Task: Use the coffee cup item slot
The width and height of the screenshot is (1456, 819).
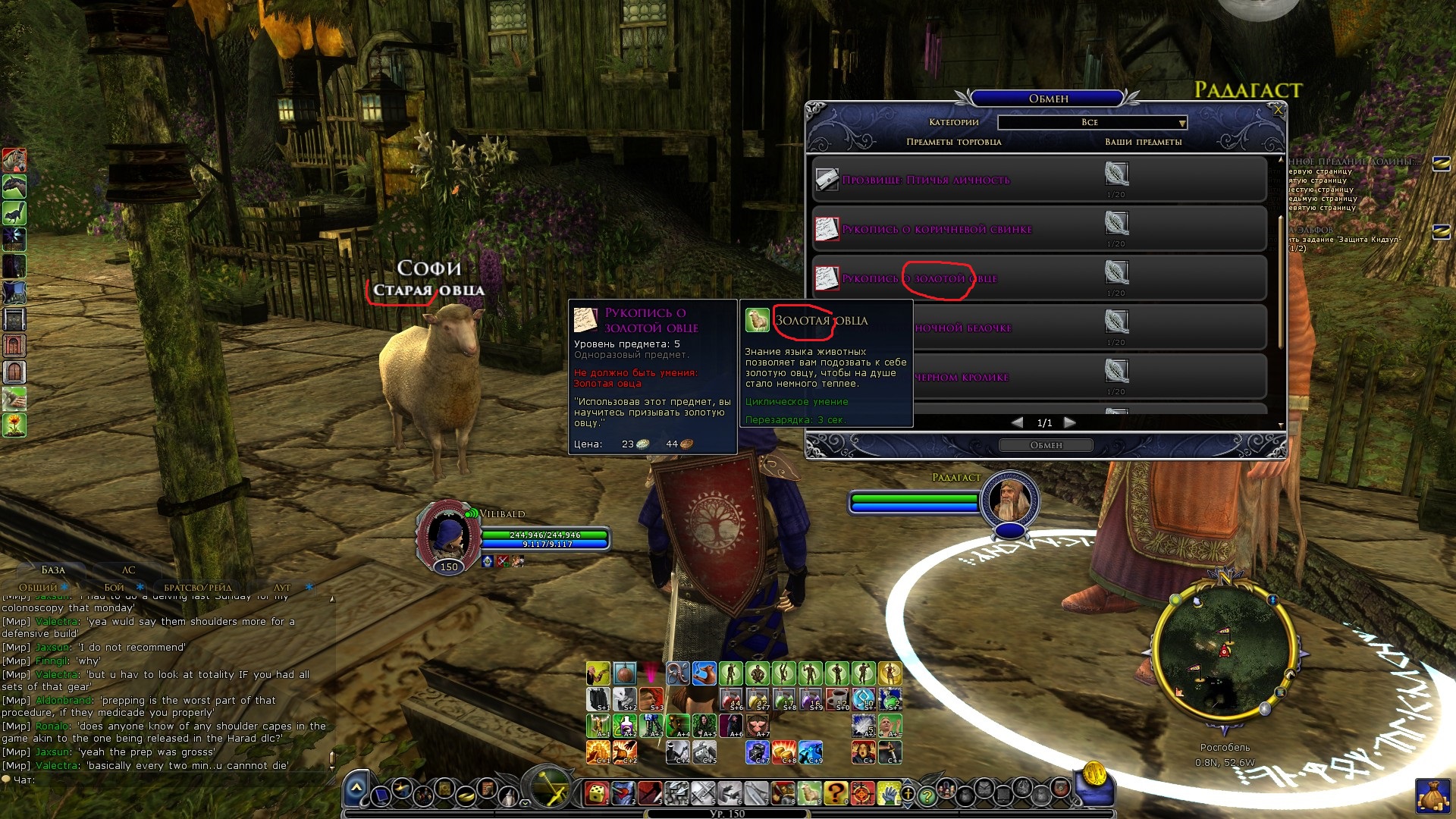Action: click(x=836, y=698)
